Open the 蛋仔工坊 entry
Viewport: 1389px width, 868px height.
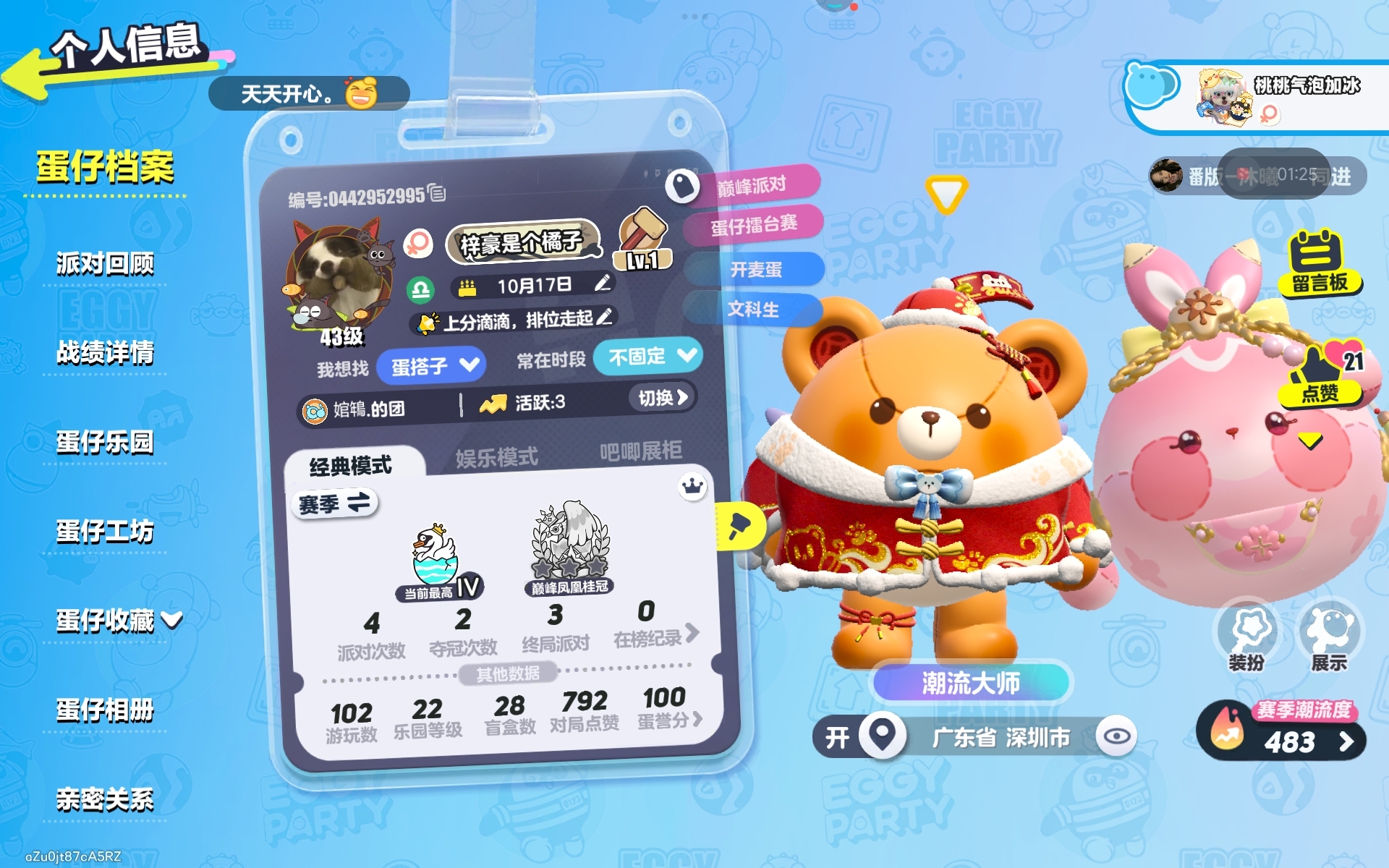[105, 532]
